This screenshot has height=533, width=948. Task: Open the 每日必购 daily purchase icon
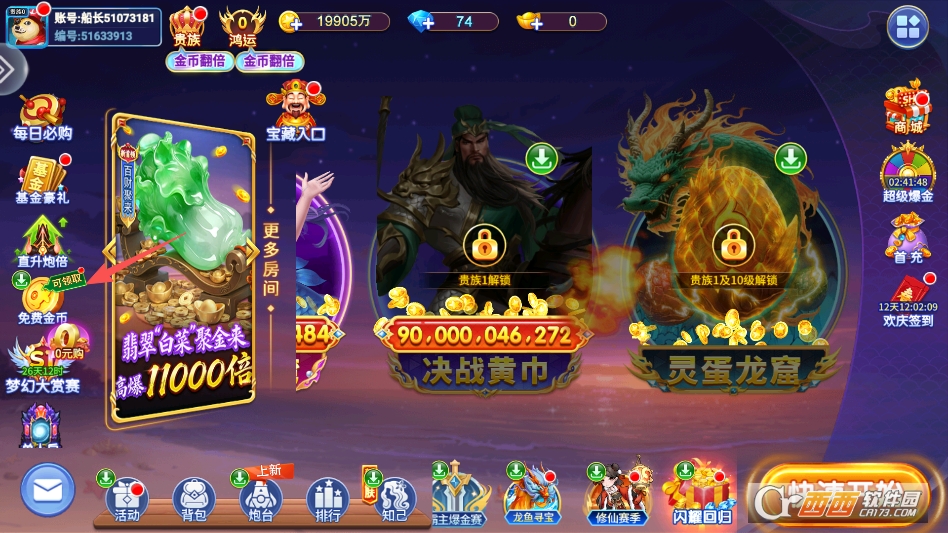point(42,116)
